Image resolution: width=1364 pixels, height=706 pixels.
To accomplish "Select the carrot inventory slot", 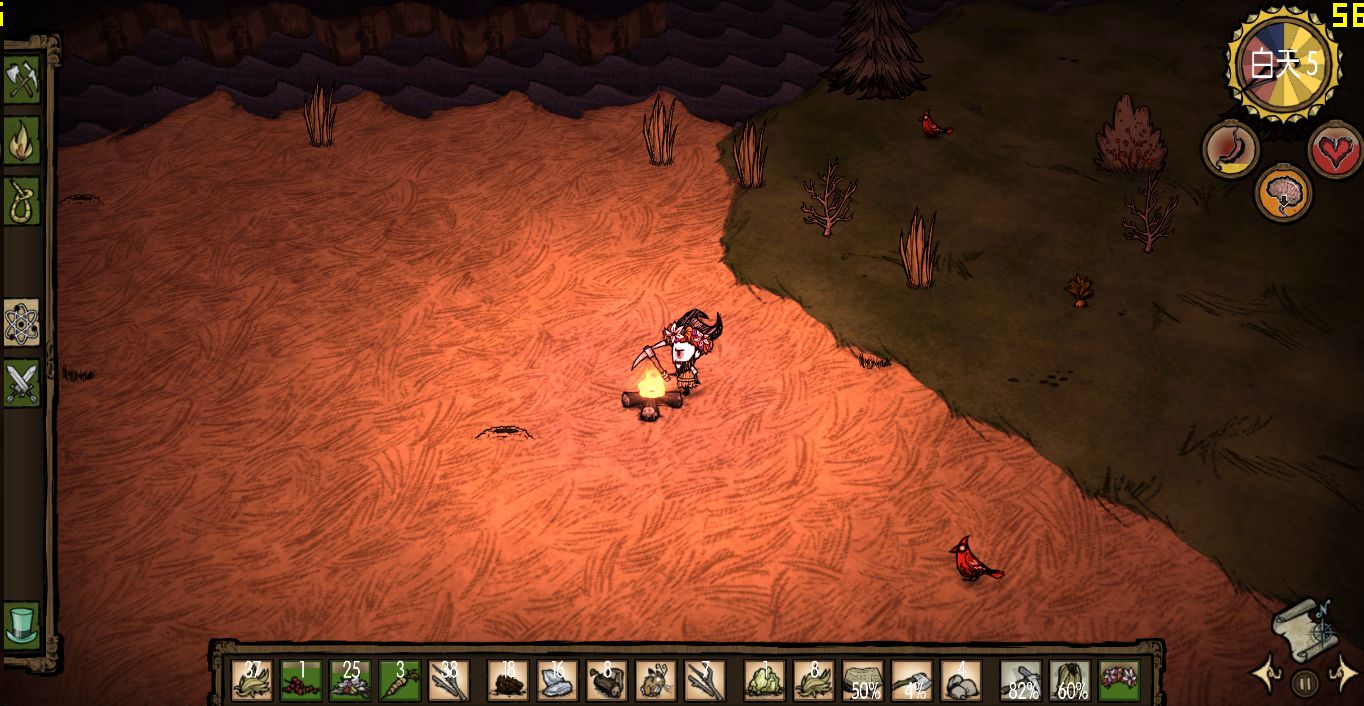I will click(399, 680).
